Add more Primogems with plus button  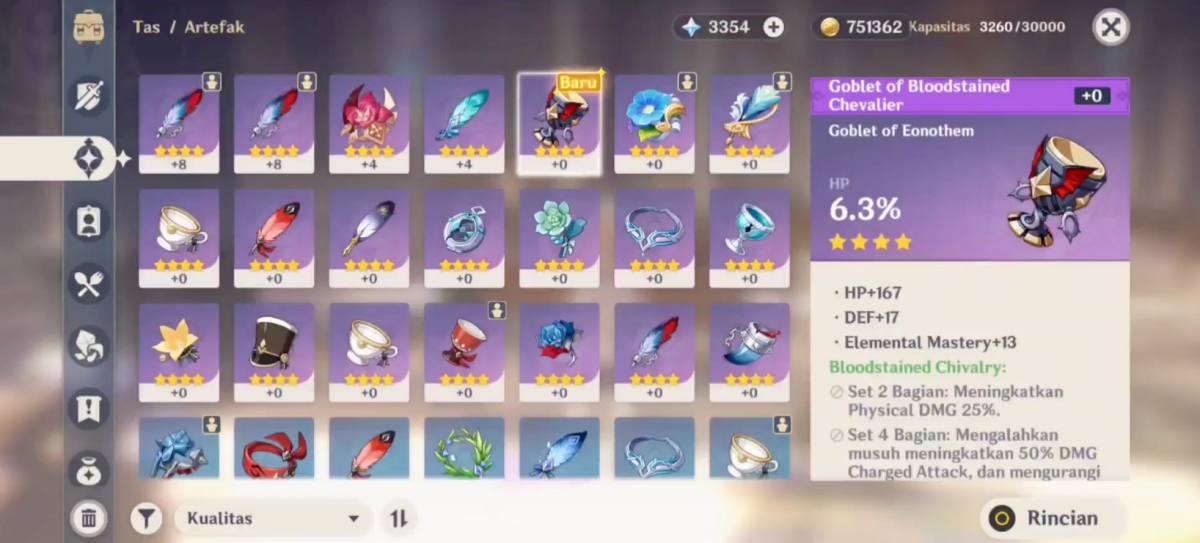click(x=774, y=28)
